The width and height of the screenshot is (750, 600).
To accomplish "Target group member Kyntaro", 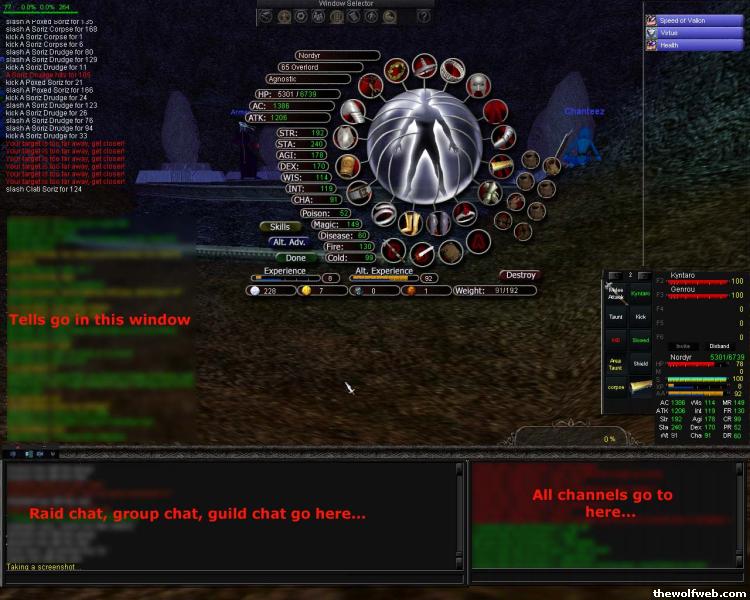I will pyautogui.click(x=684, y=273).
